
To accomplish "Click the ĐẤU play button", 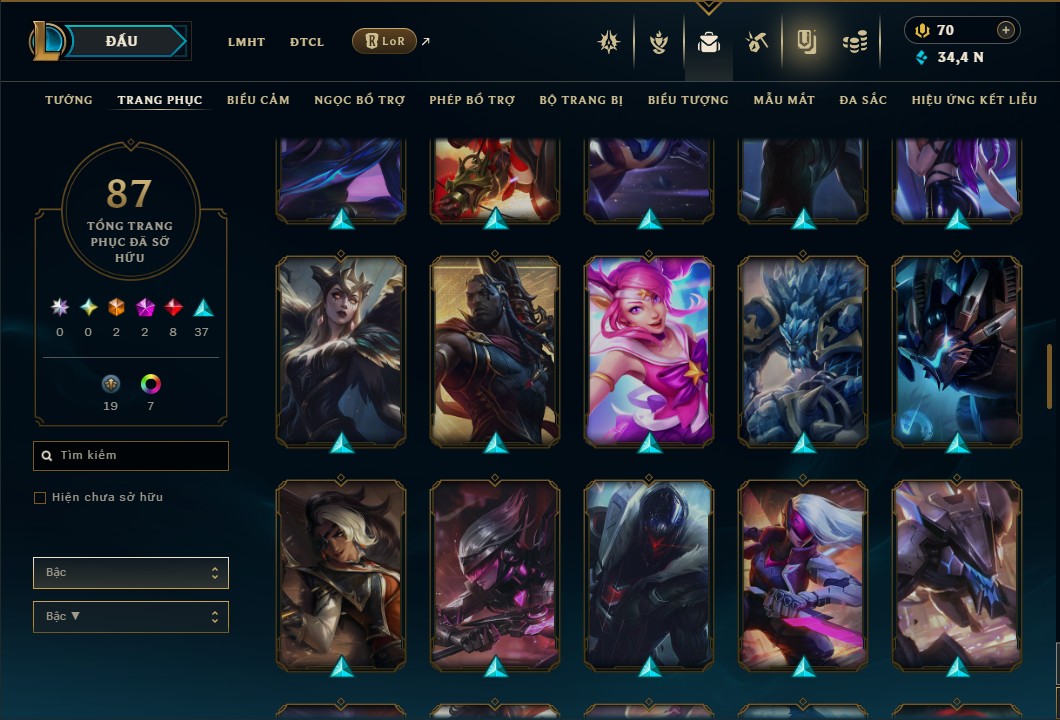I will 122,41.
